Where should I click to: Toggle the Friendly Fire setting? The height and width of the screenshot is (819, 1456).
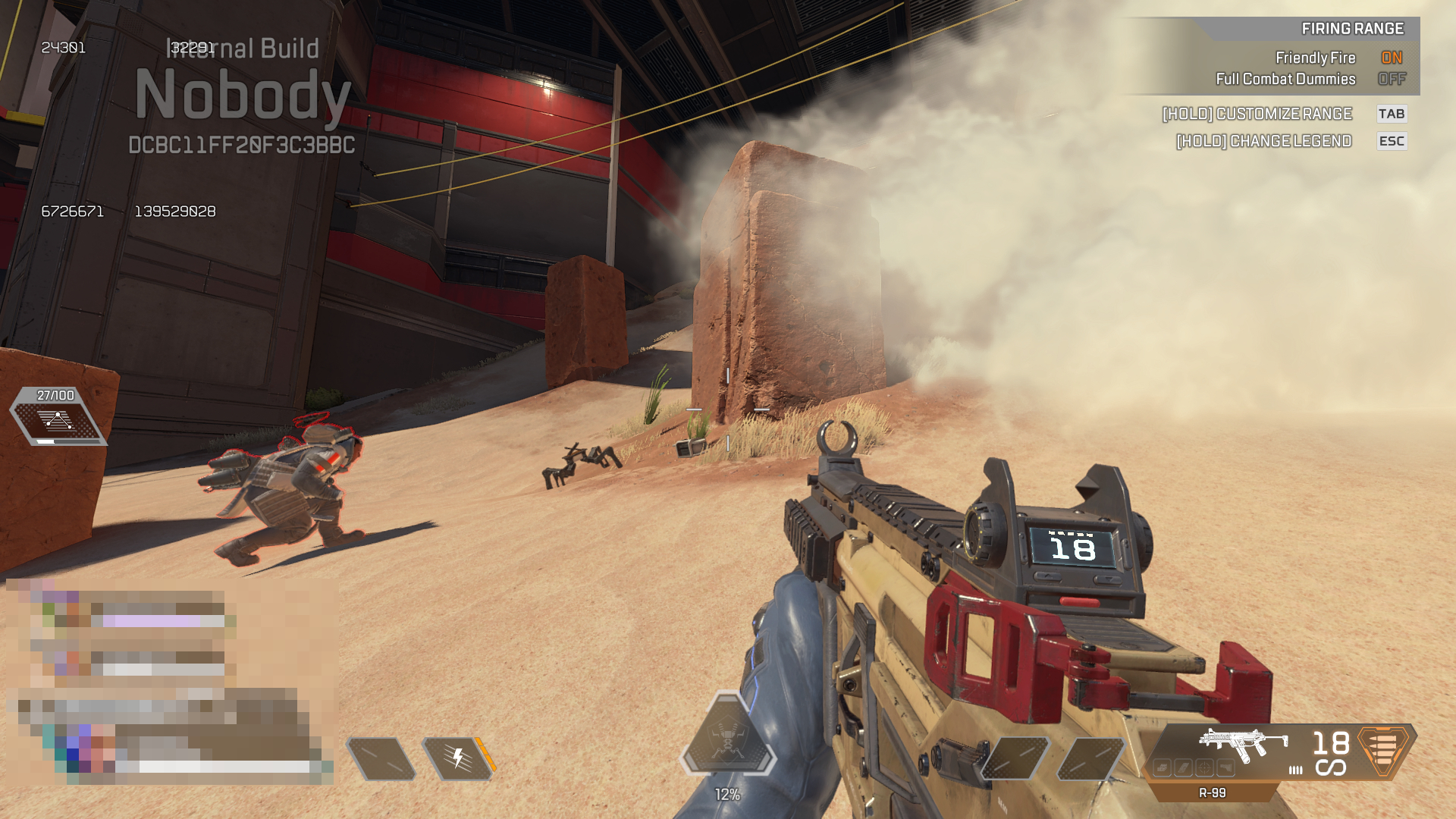tap(1391, 58)
